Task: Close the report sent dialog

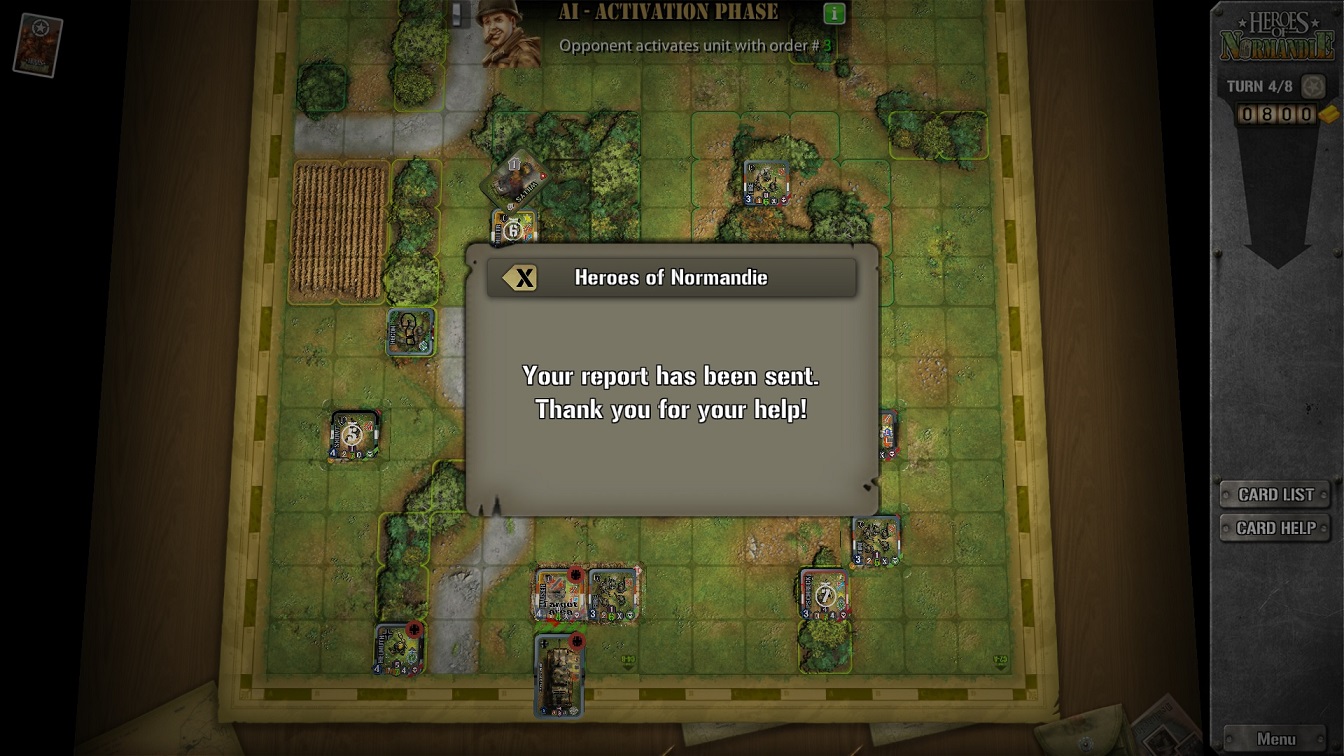Action: click(521, 278)
